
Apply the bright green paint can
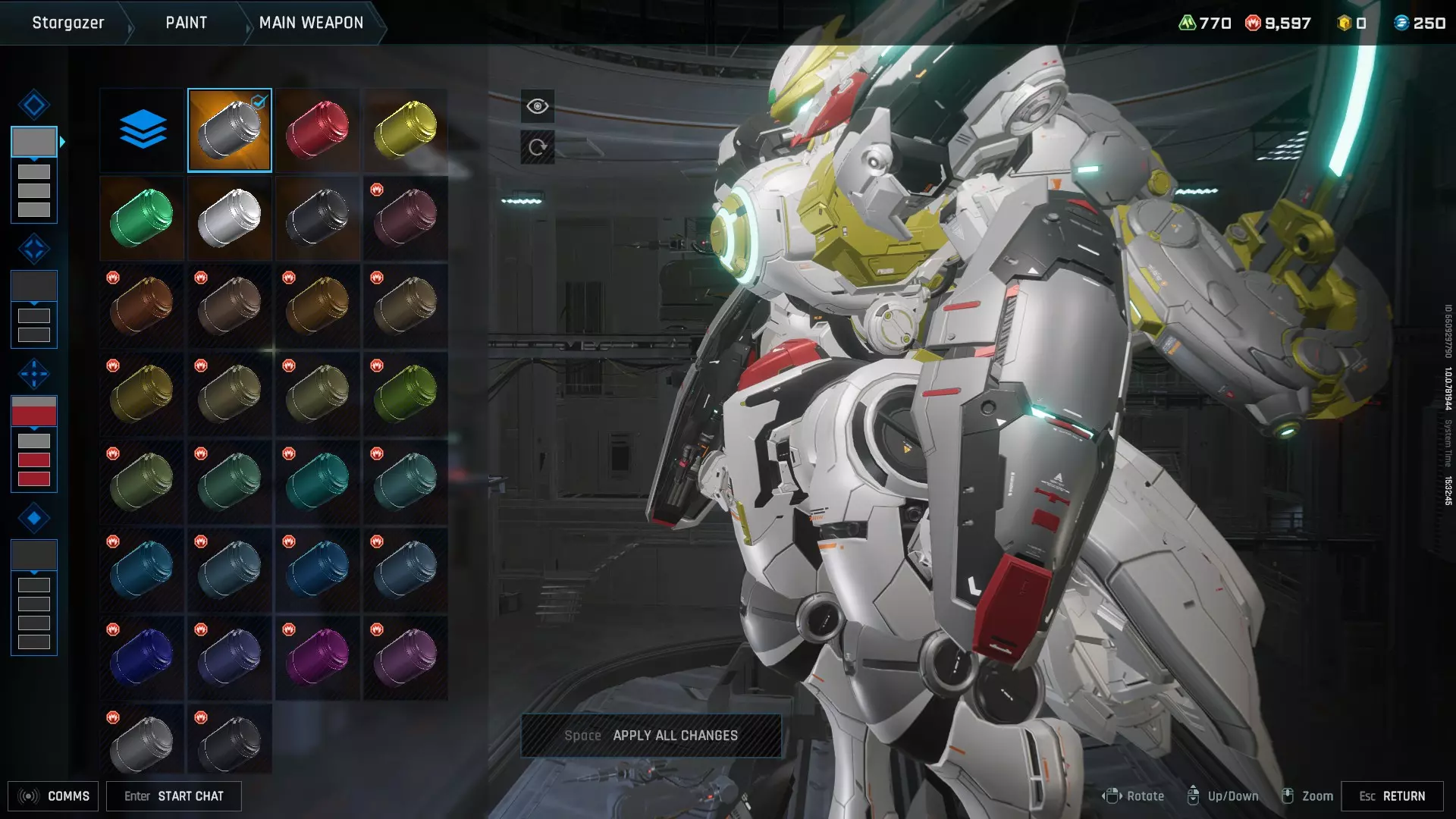tap(143, 218)
